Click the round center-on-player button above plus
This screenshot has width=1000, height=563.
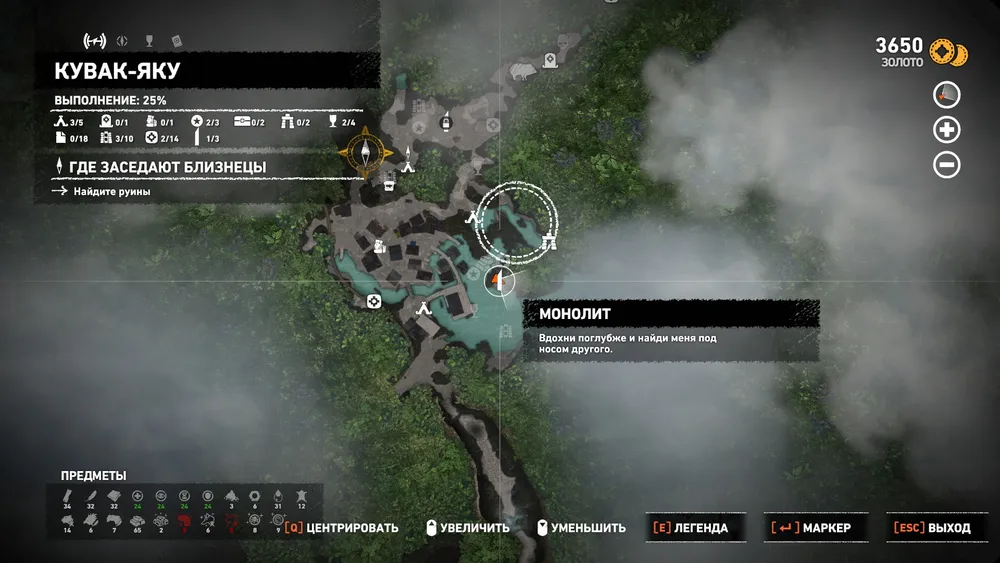click(946, 95)
